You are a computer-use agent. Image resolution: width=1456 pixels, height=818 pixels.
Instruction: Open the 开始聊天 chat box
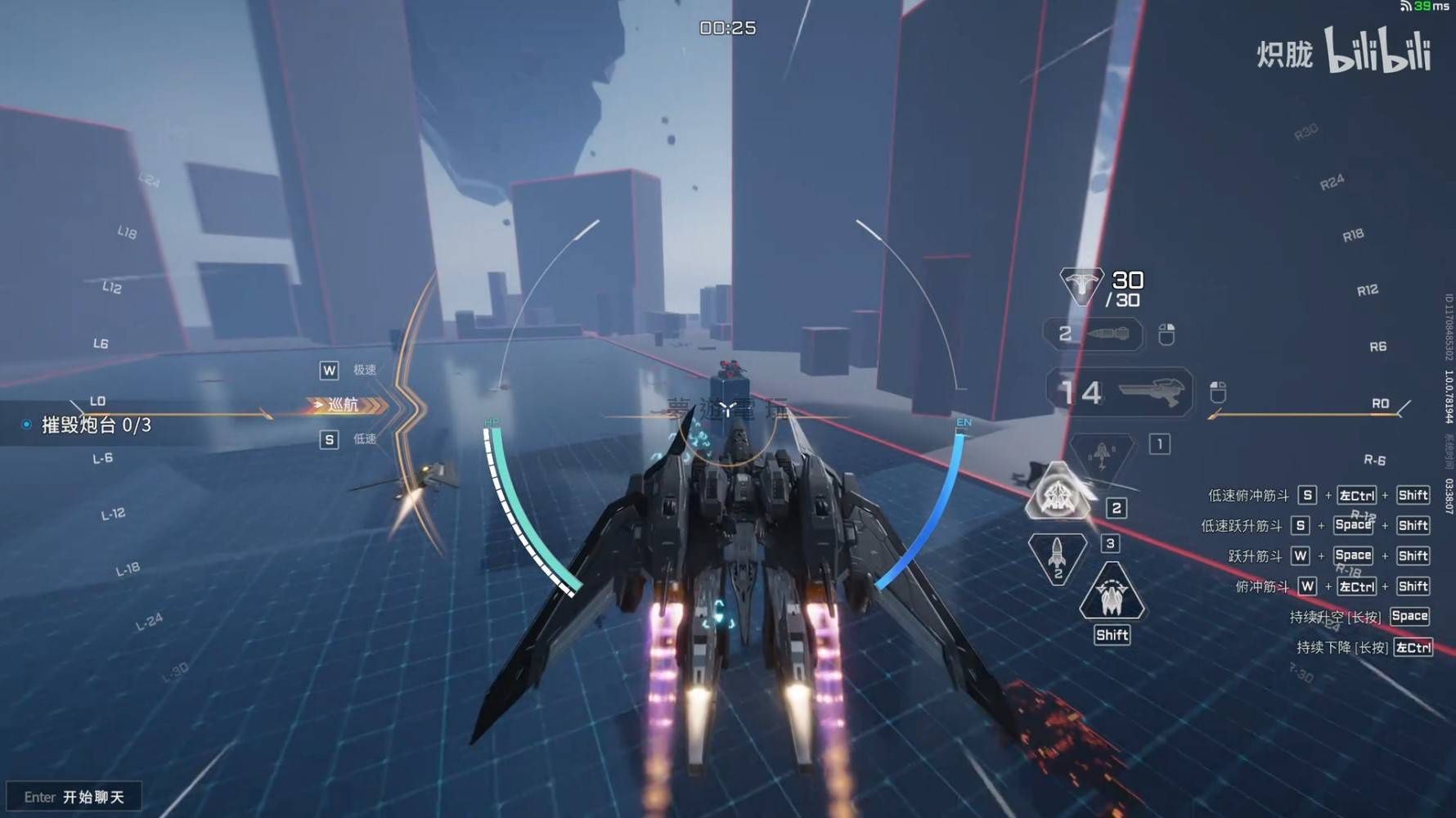[74, 797]
